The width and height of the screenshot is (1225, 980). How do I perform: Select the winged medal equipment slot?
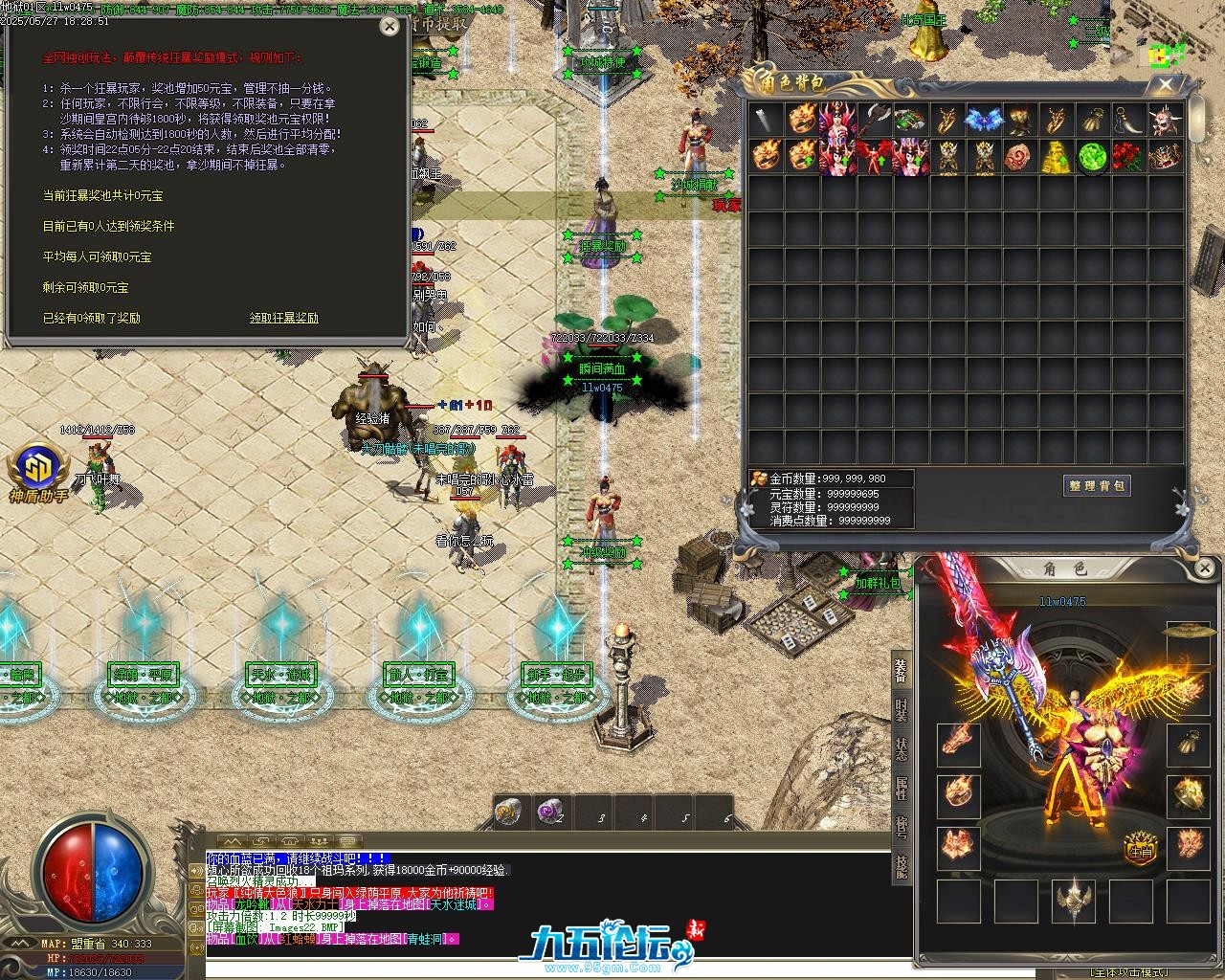tap(1074, 902)
